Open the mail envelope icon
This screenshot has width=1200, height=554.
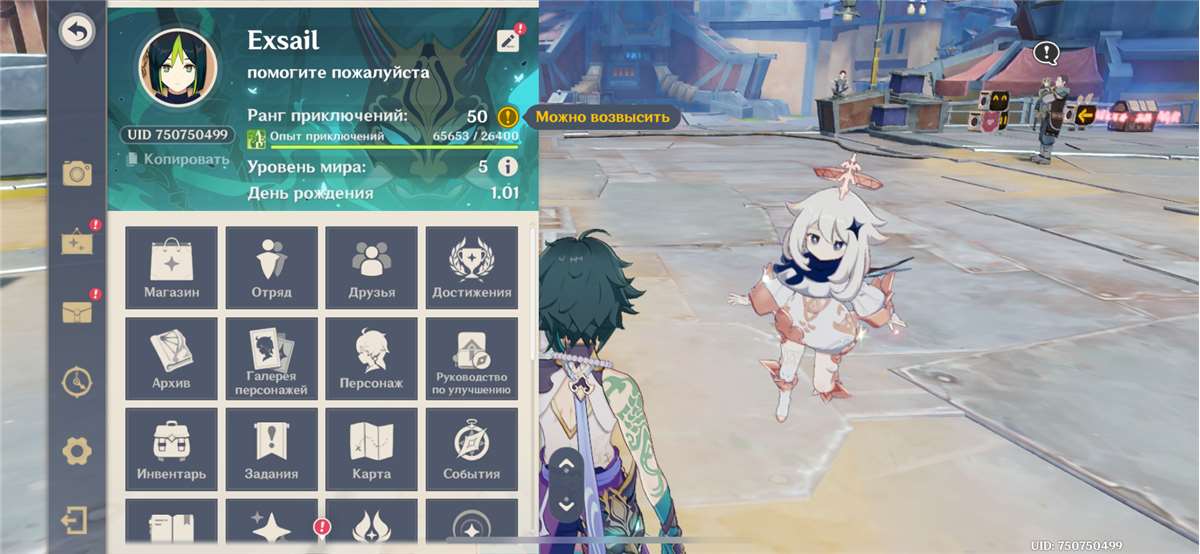pos(77,313)
